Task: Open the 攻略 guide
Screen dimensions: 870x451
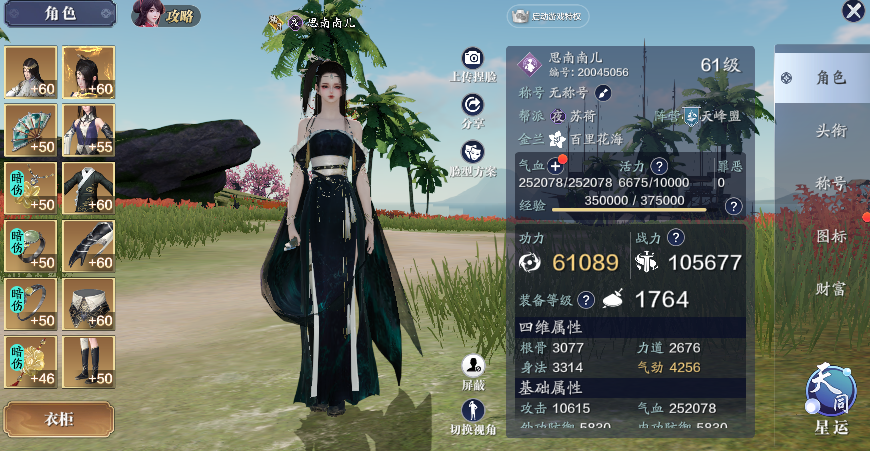Action: 166,15
